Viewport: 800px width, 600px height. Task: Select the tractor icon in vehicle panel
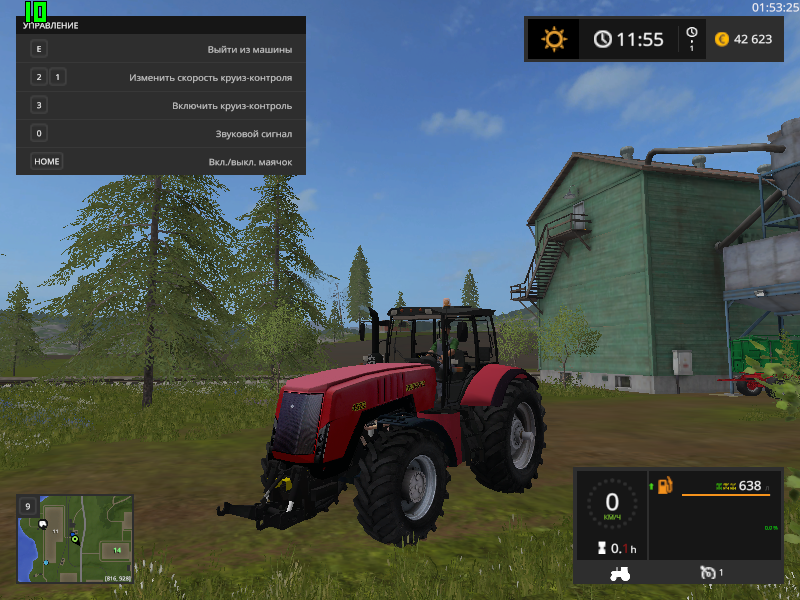(620, 573)
